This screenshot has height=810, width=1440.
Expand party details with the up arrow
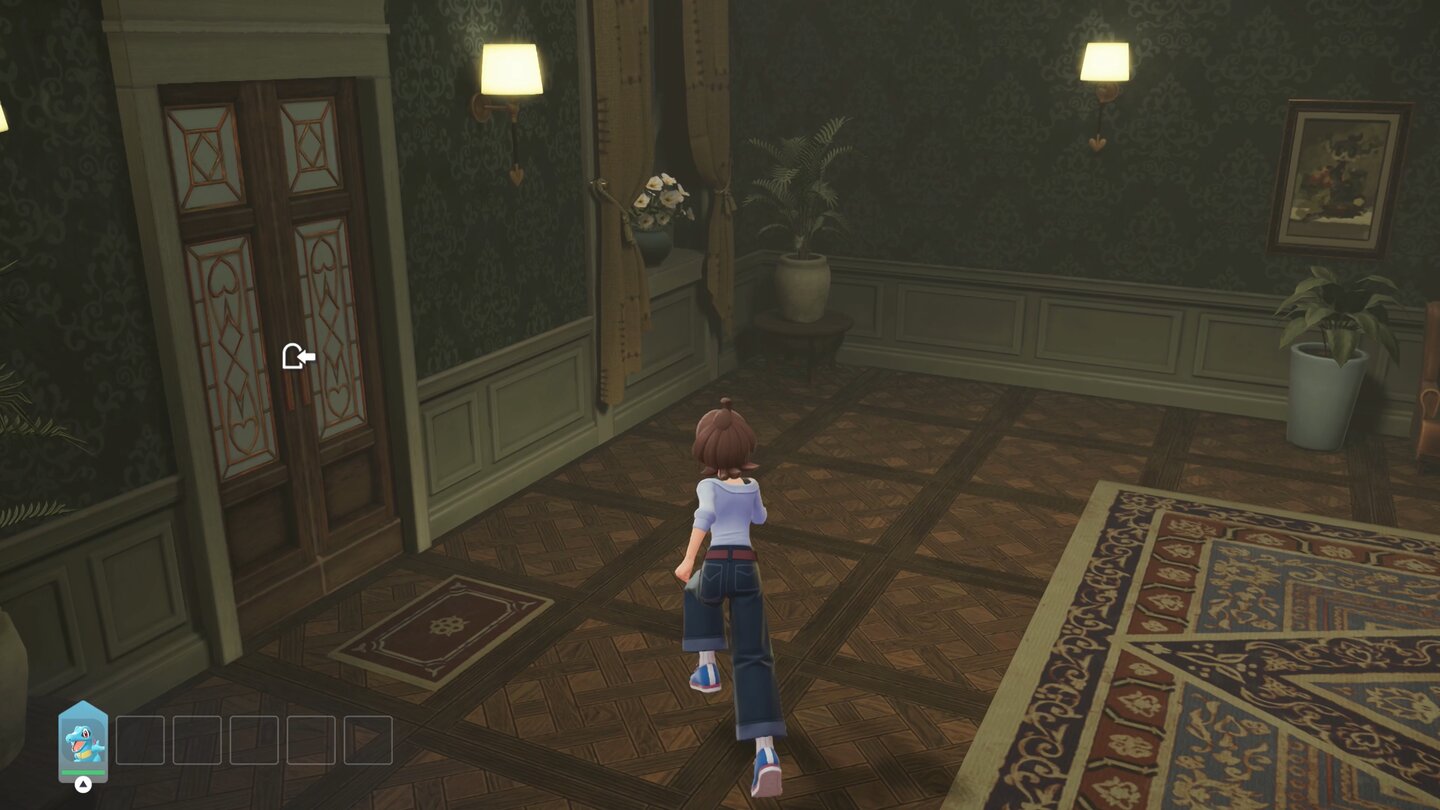pos(84,783)
